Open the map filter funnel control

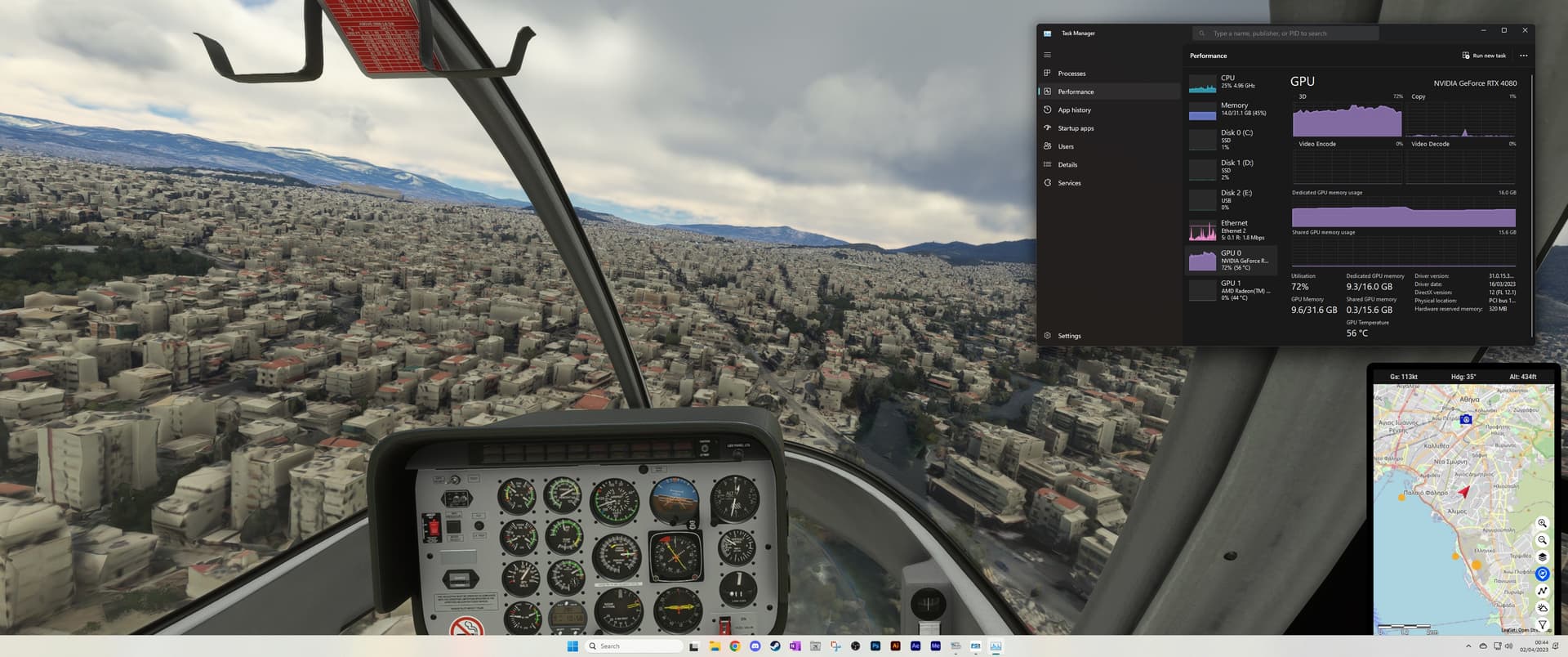tap(1543, 624)
